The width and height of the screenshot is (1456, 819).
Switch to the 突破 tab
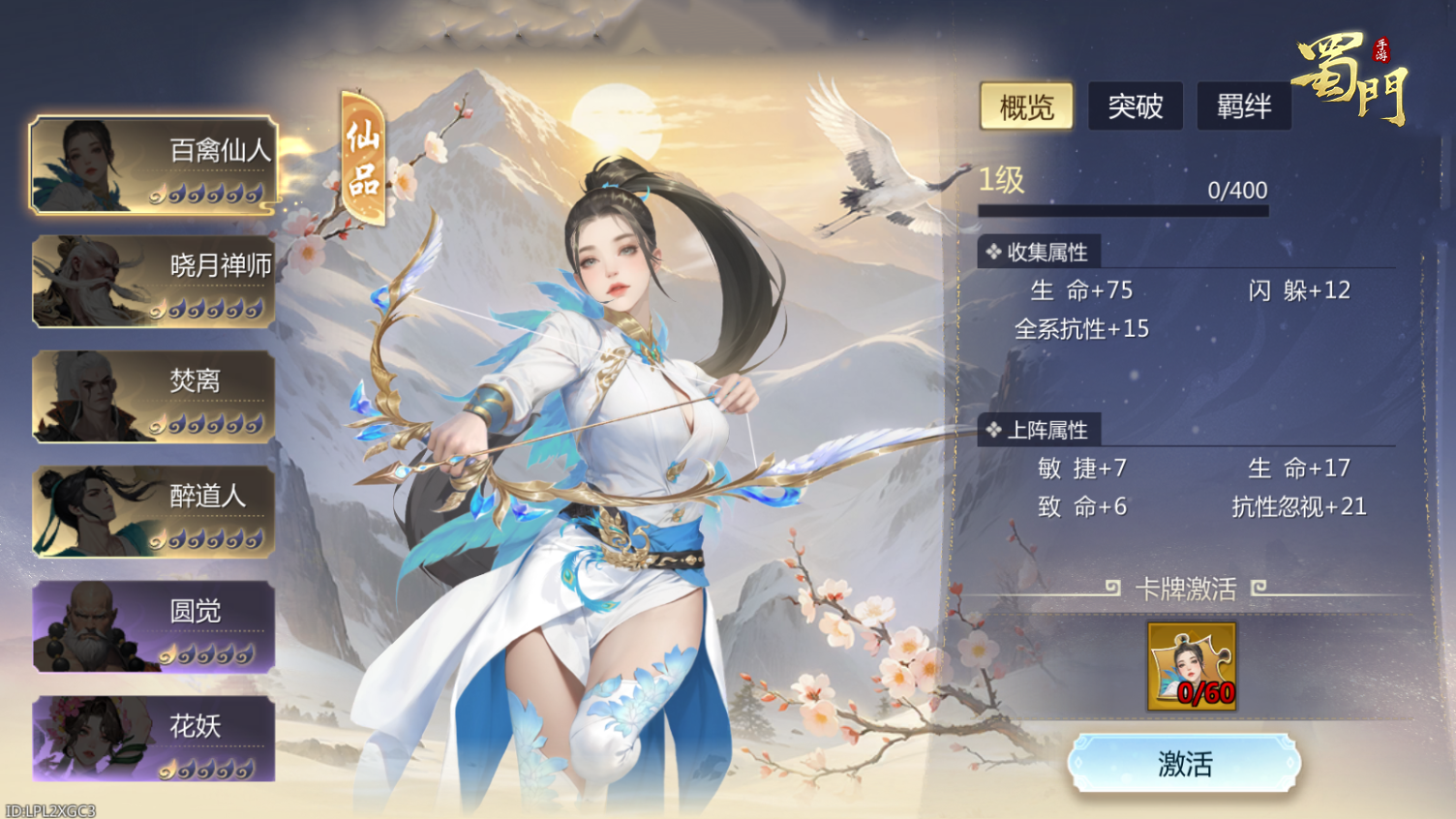click(x=1135, y=106)
